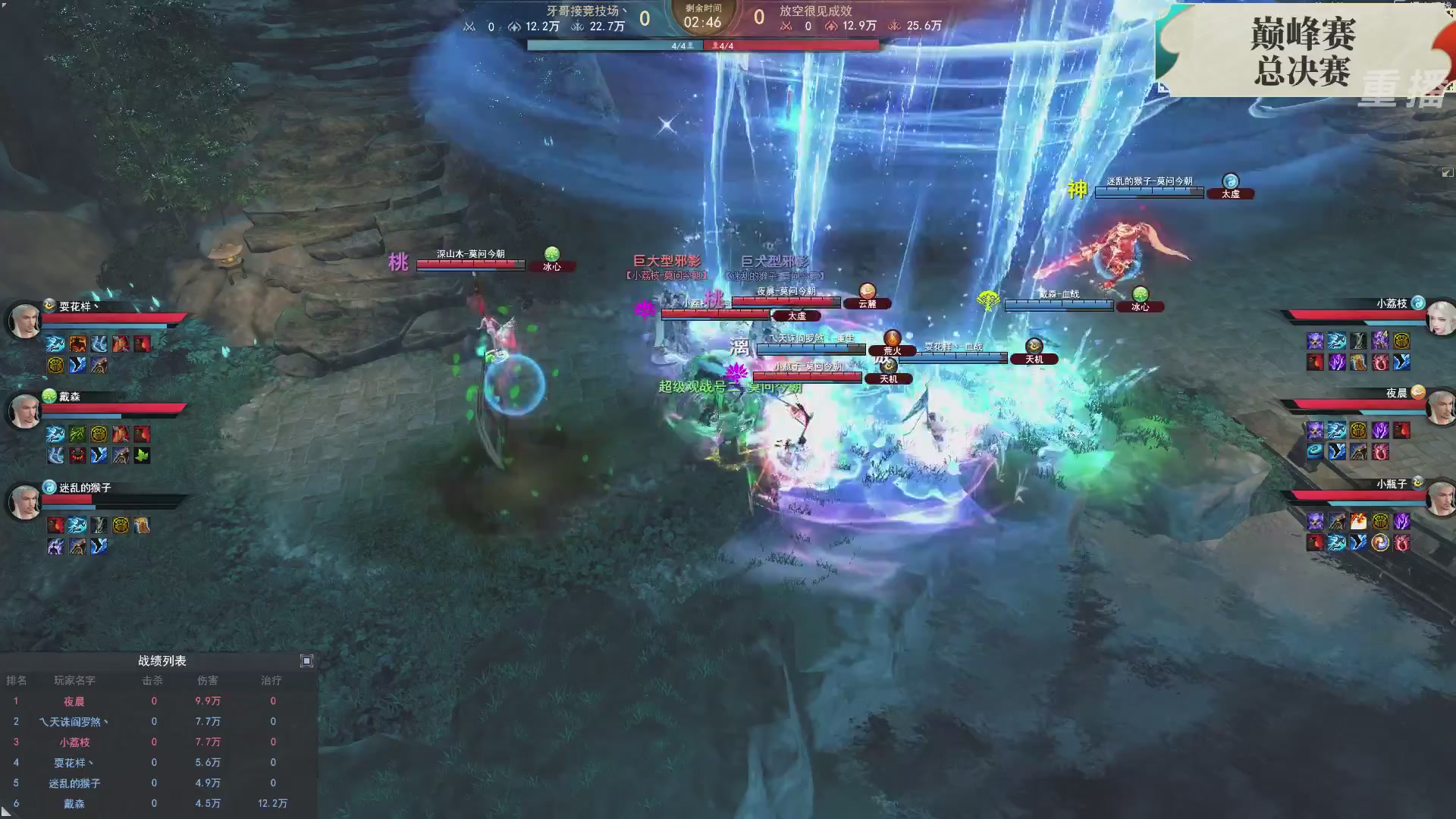1456x819 pixels.
Task: Select 耍花样丶's lightning dash skill icon
Action: pyautogui.click(x=53, y=344)
